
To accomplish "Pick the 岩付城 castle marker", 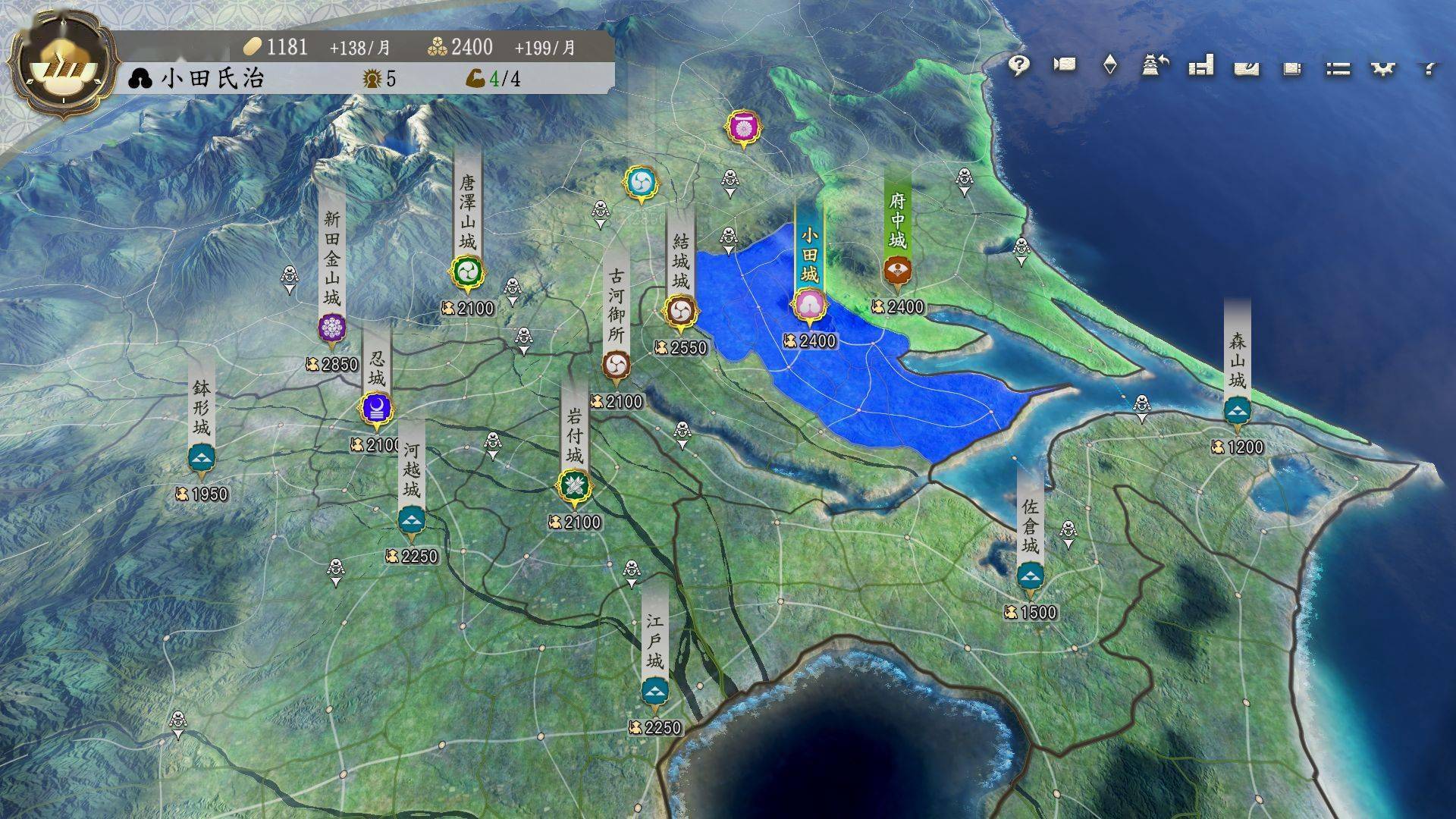I will (x=574, y=485).
